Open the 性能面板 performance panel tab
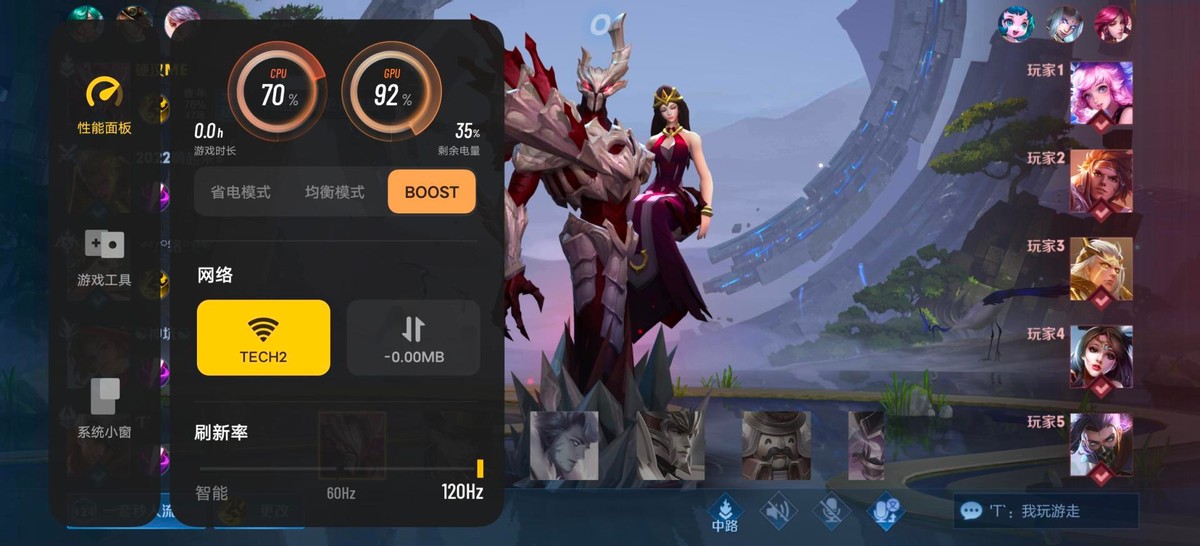 coord(104,104)
